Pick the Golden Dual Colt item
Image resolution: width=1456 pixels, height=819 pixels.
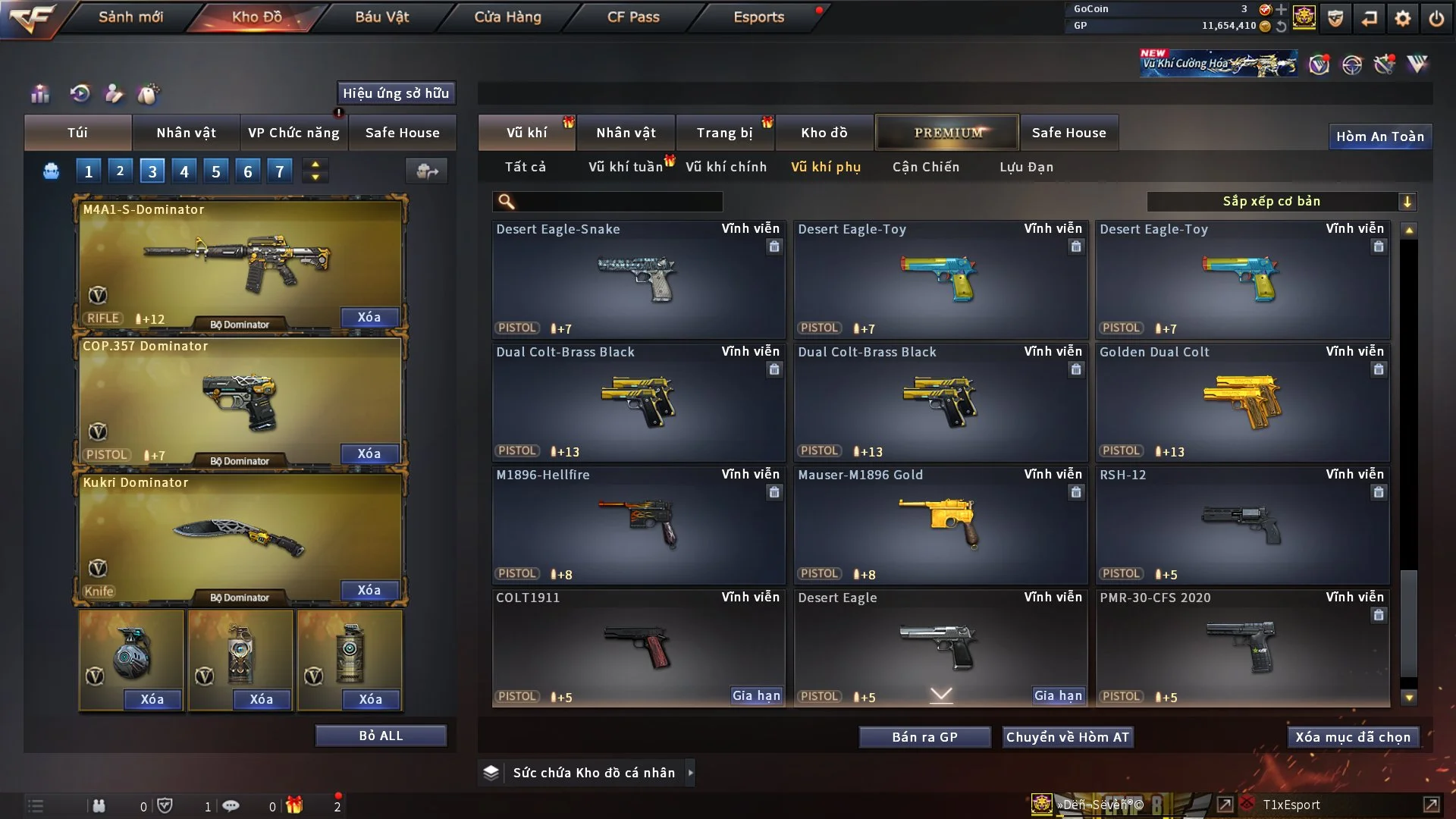point(1242,403)
